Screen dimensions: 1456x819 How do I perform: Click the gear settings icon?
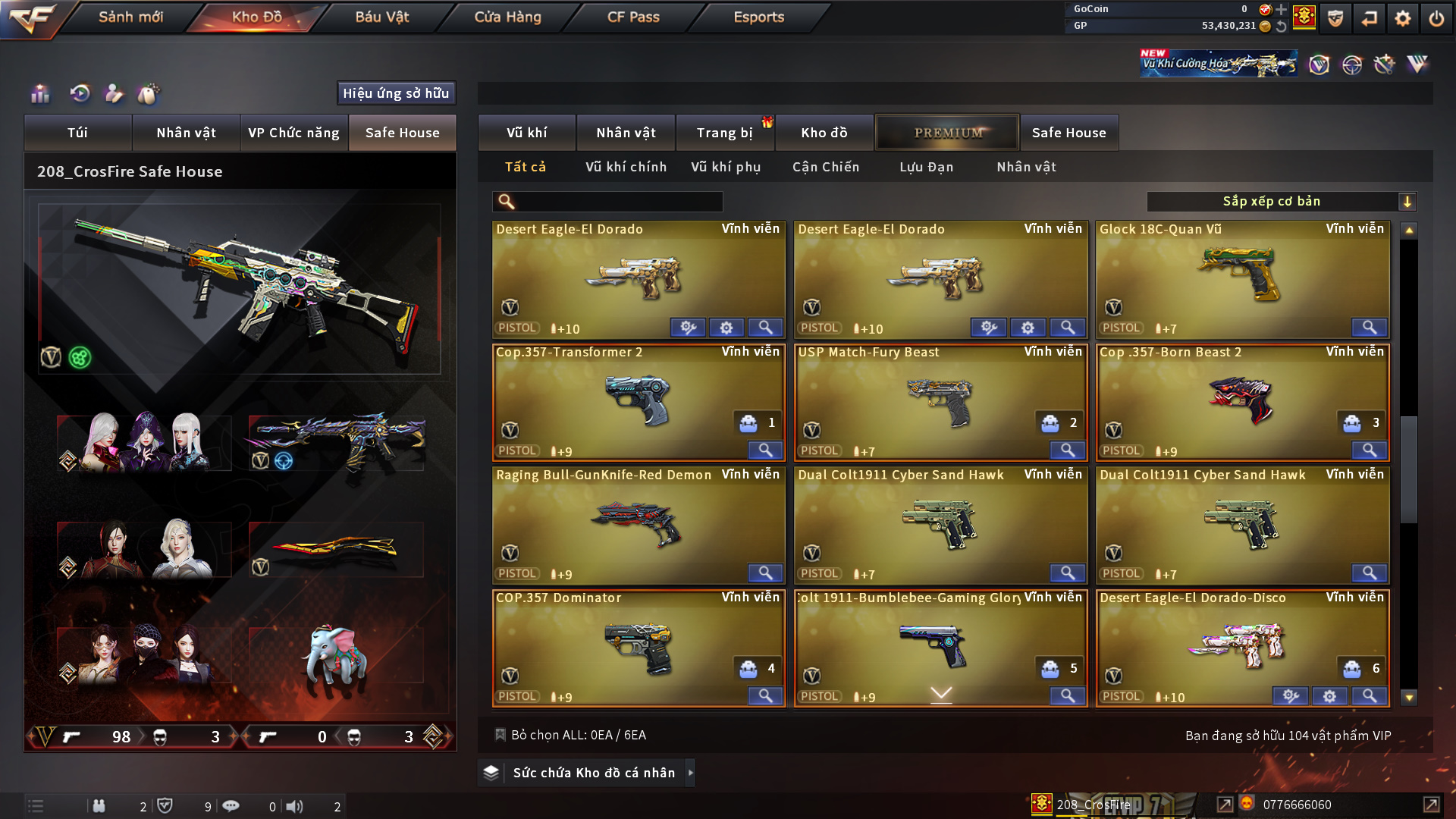1402,18
